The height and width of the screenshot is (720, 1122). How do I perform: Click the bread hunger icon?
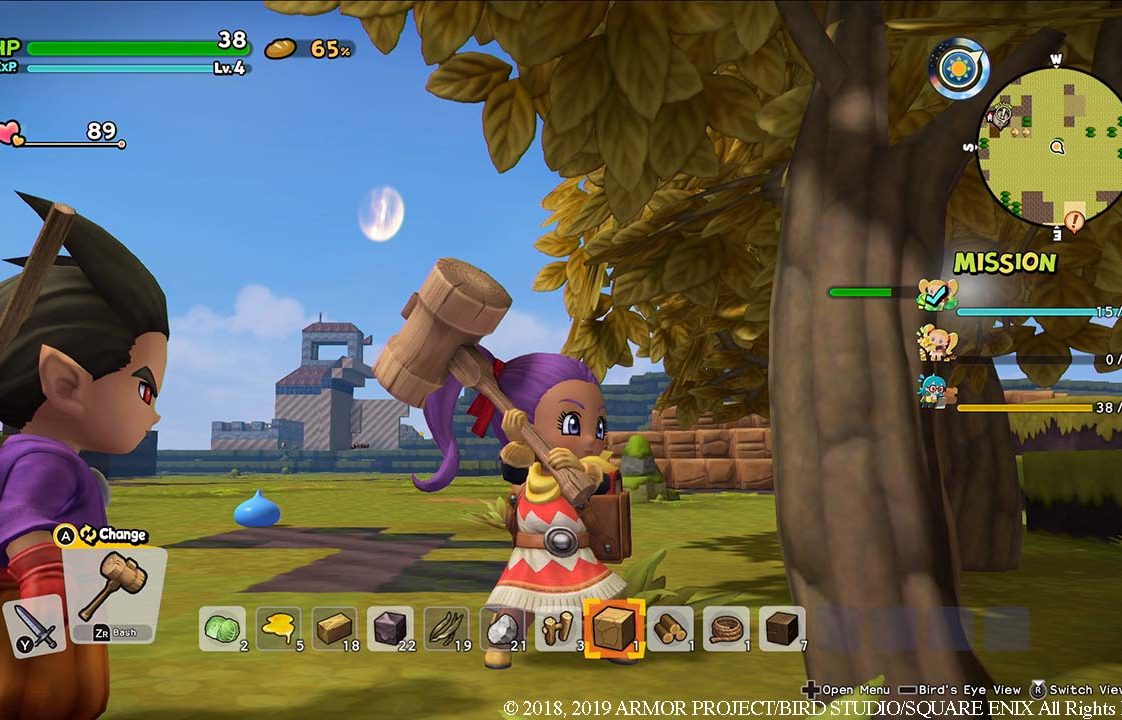(x=281, y=48)
